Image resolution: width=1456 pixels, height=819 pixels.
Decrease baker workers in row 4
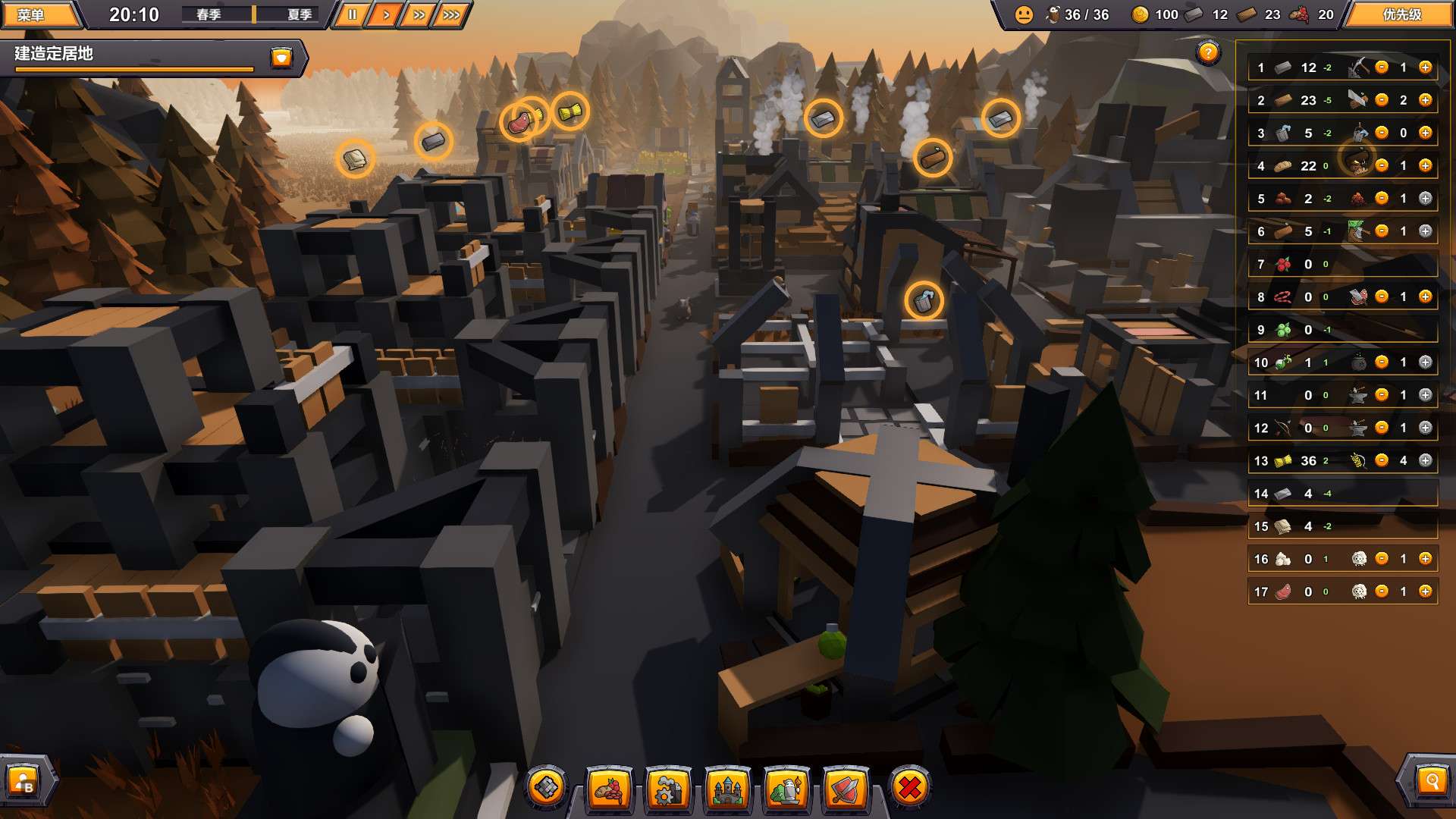[x=1382, y=165]
